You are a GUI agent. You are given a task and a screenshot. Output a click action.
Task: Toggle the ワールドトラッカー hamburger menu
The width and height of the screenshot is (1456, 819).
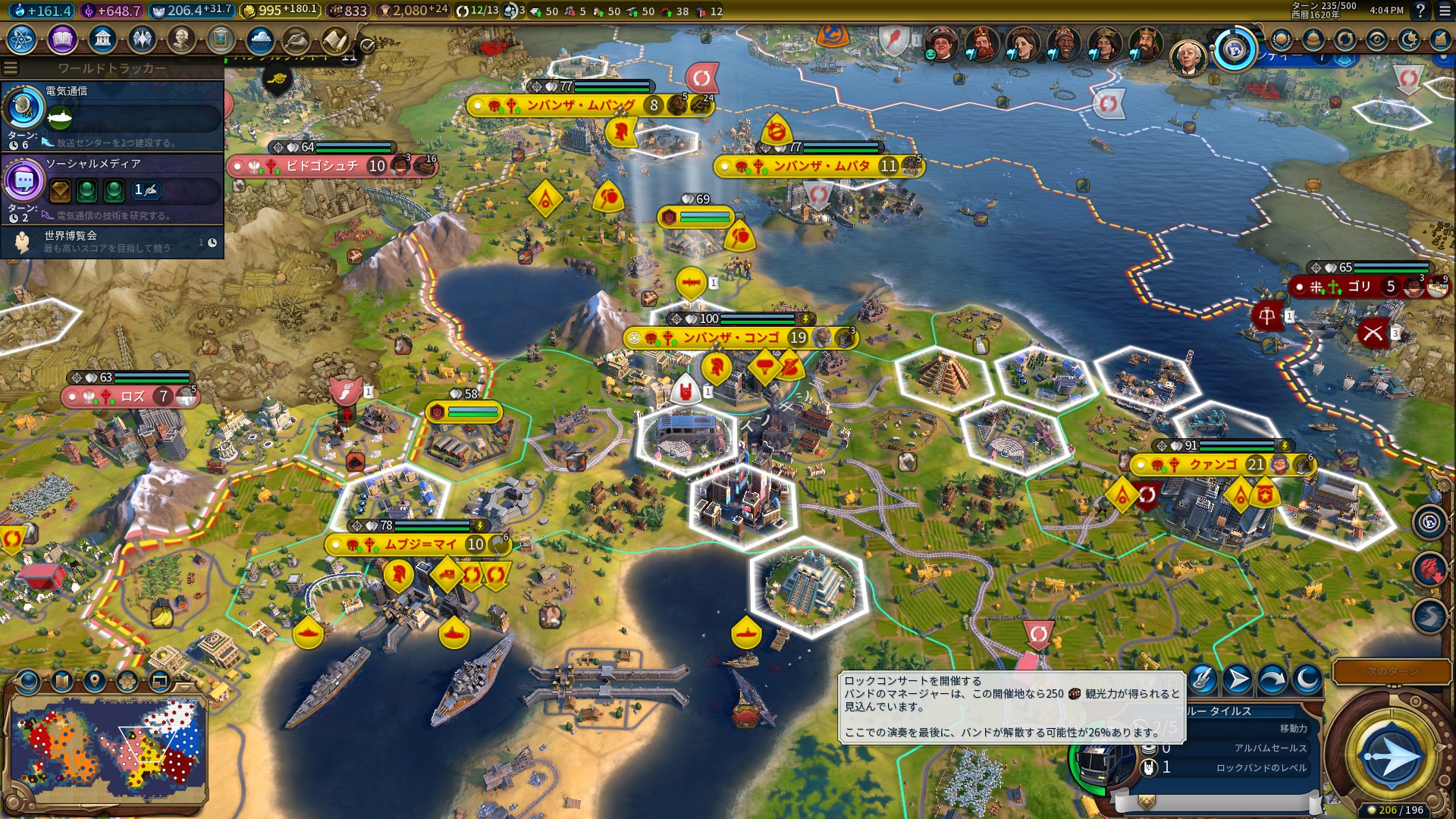[x=11, y=68]
